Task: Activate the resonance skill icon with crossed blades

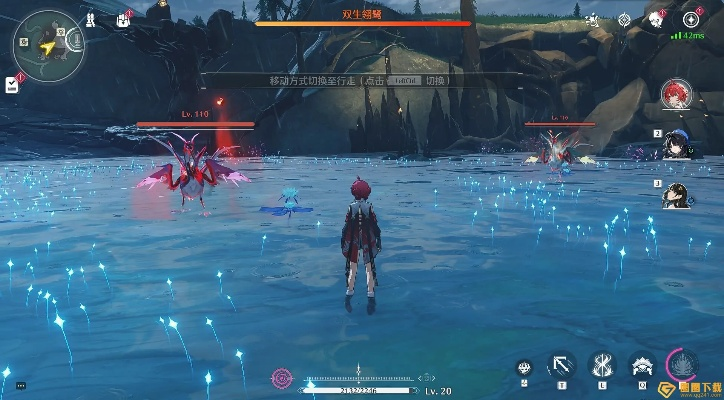Action: [602, 365]
